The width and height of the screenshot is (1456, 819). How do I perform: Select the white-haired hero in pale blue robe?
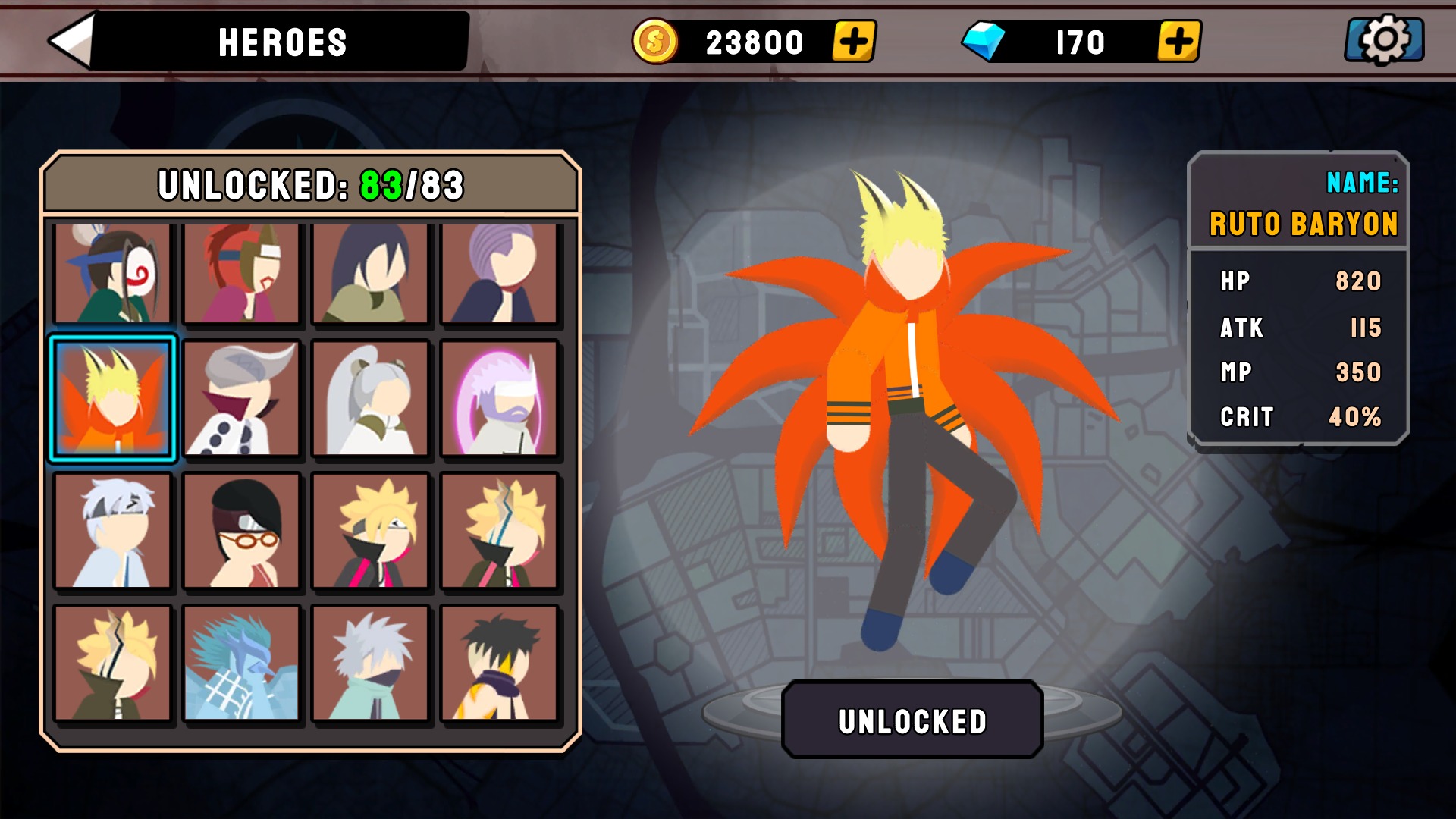coord(113,531)
